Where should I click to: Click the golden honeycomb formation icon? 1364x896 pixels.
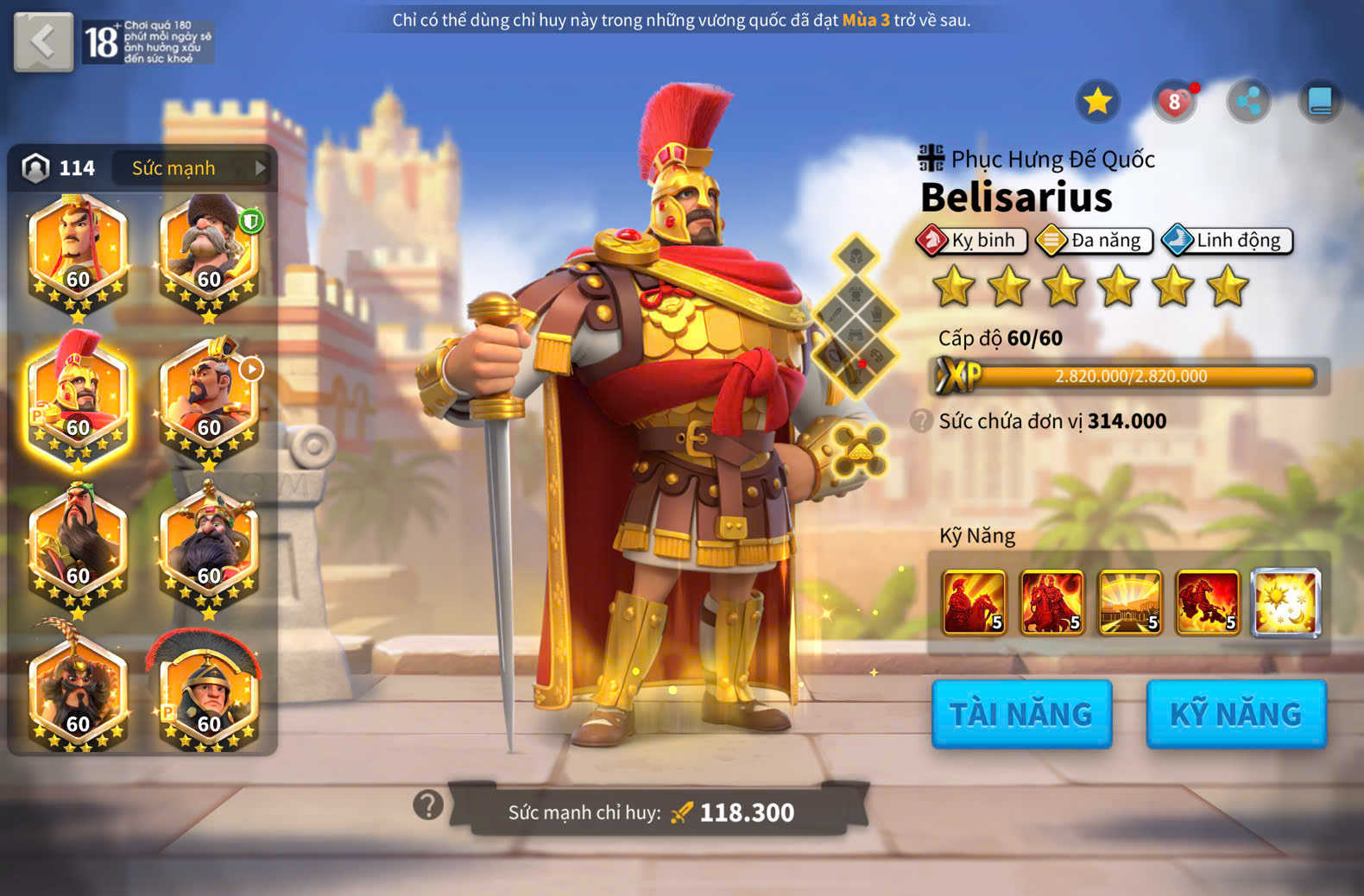point(859,451)
